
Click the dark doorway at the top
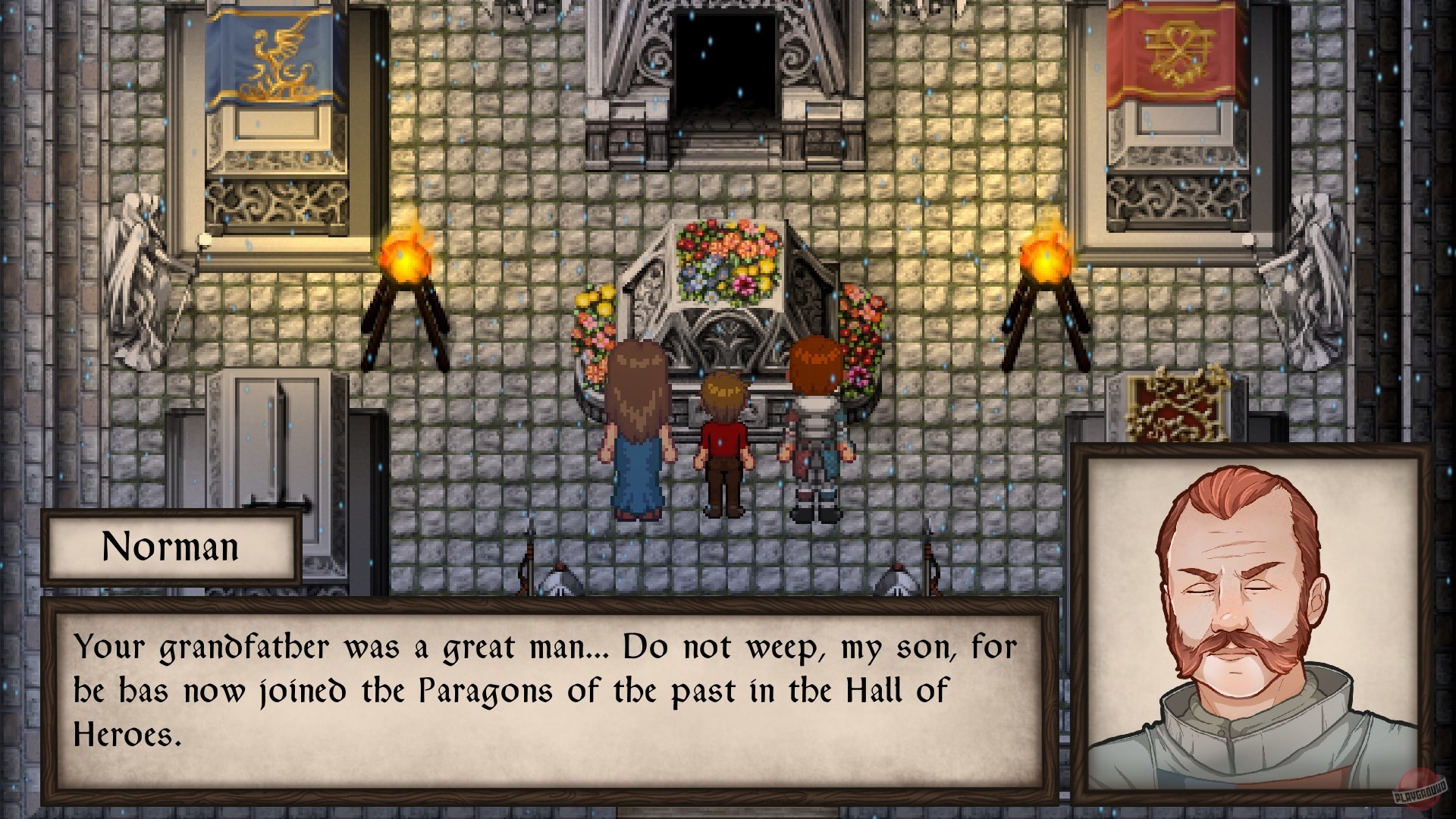click(x=724, y=61)
